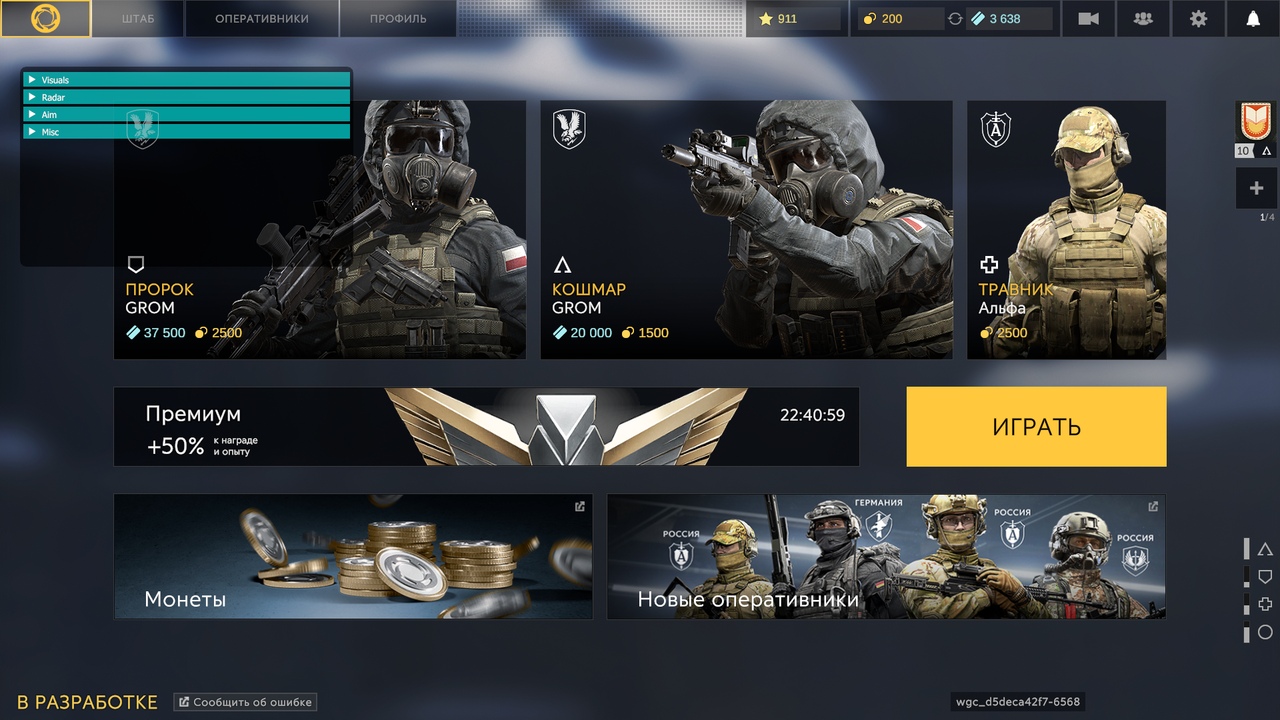Switch to the ОПЕРАТИВНИКИ tab

(261, 17)
